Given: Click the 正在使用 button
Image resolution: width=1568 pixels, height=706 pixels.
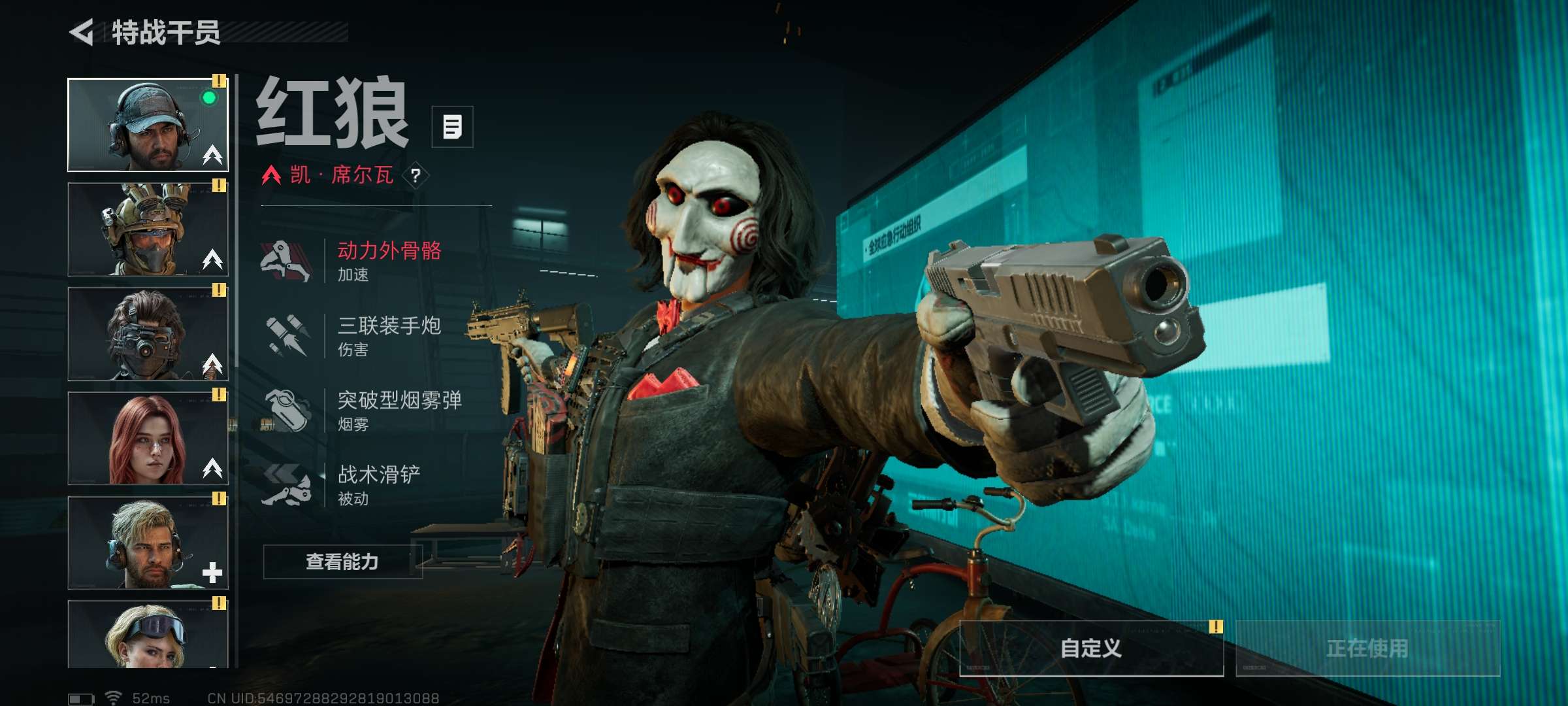Looking at the screenshot, I should click(x=1367, y=648).
